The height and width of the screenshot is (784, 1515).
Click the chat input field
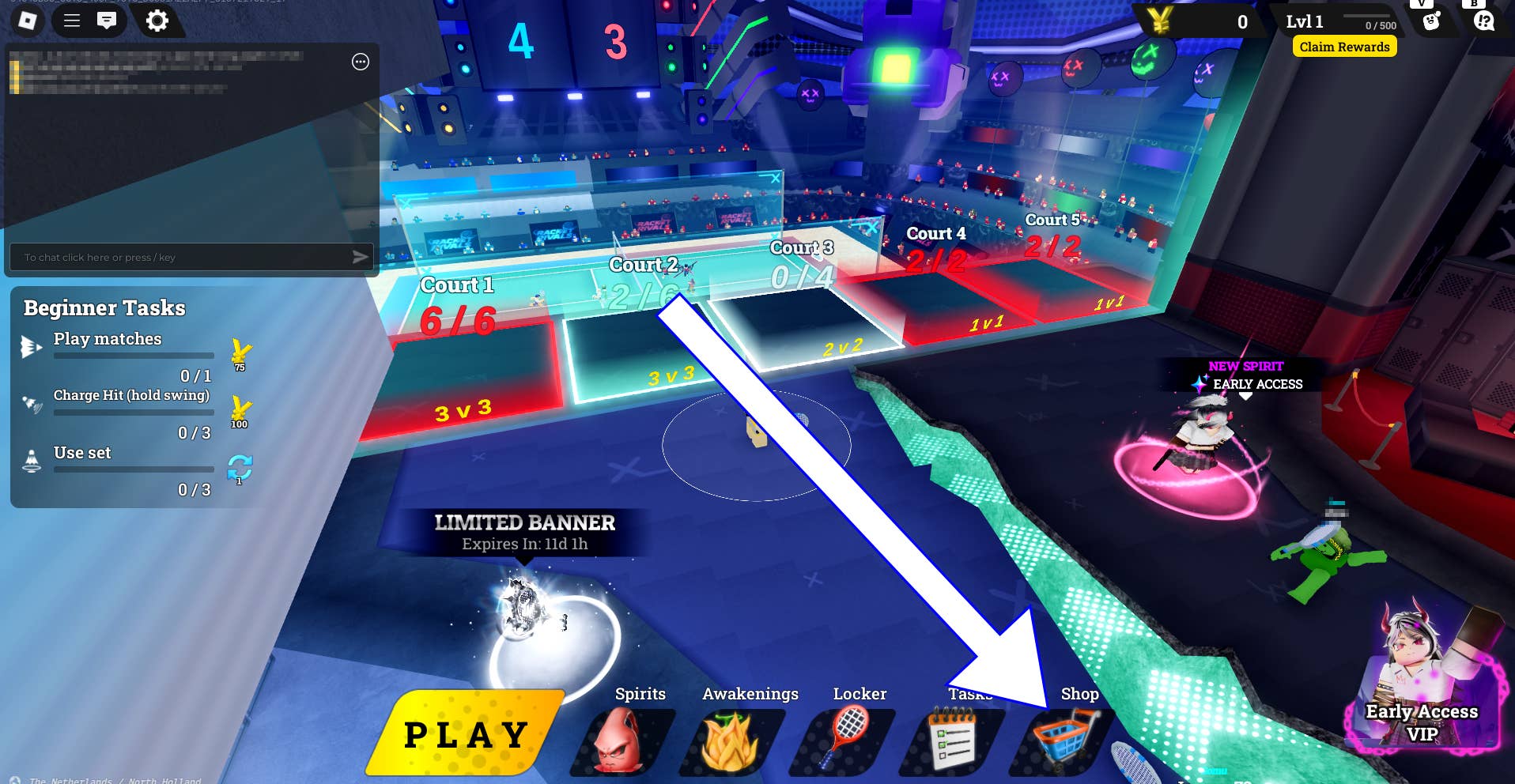point(182,258)
